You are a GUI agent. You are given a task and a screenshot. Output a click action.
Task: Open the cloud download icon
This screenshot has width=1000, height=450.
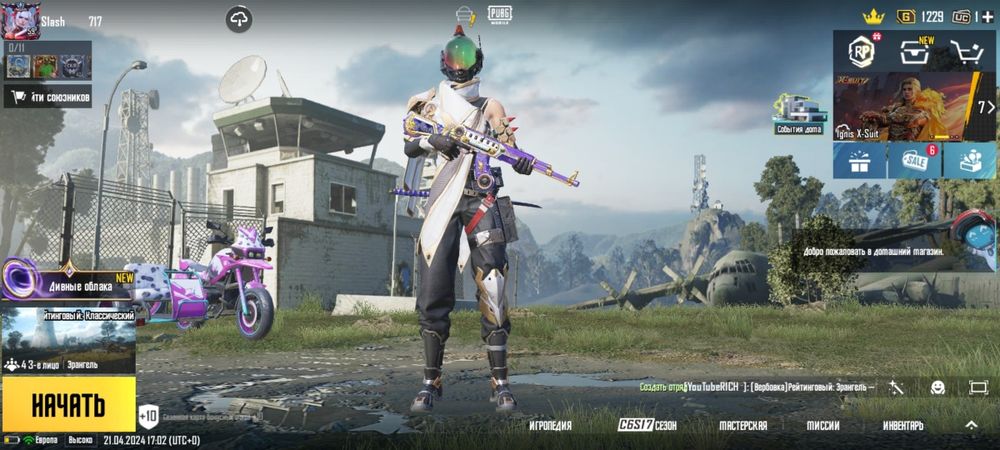(239, 18)
